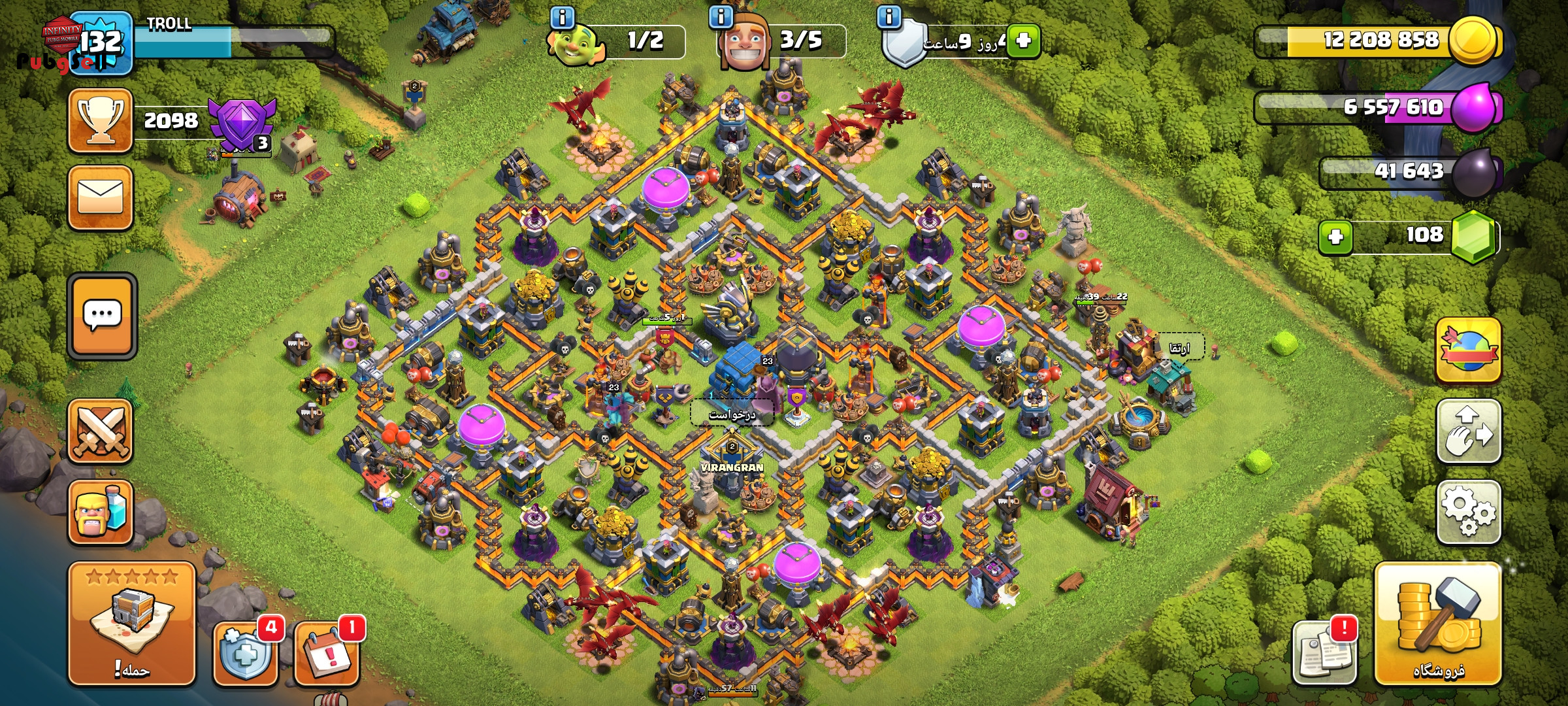Open the barbarian army training menu

click(x=101, y=512)
